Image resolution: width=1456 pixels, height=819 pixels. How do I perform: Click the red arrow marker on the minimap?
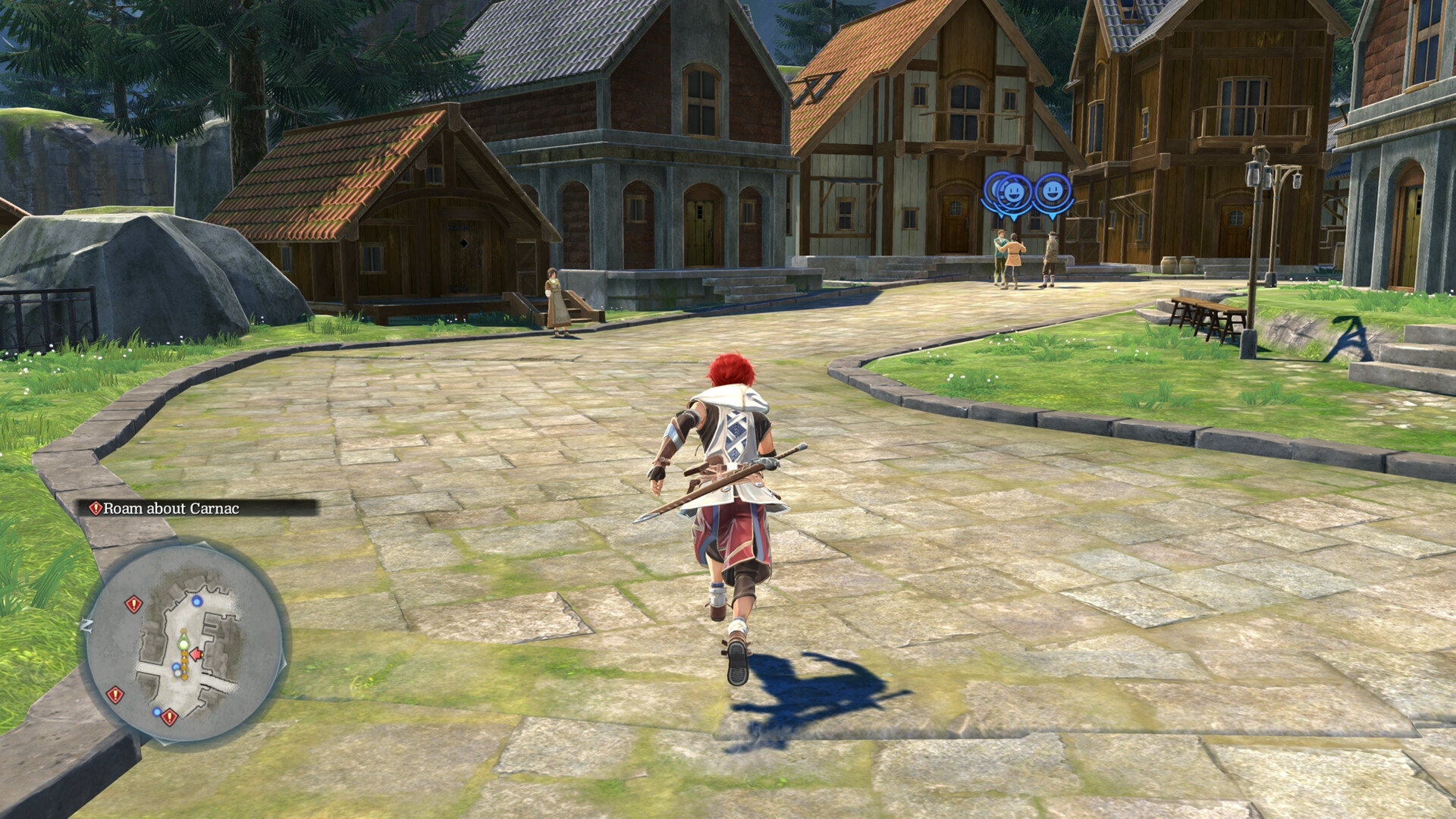point(197,654)
